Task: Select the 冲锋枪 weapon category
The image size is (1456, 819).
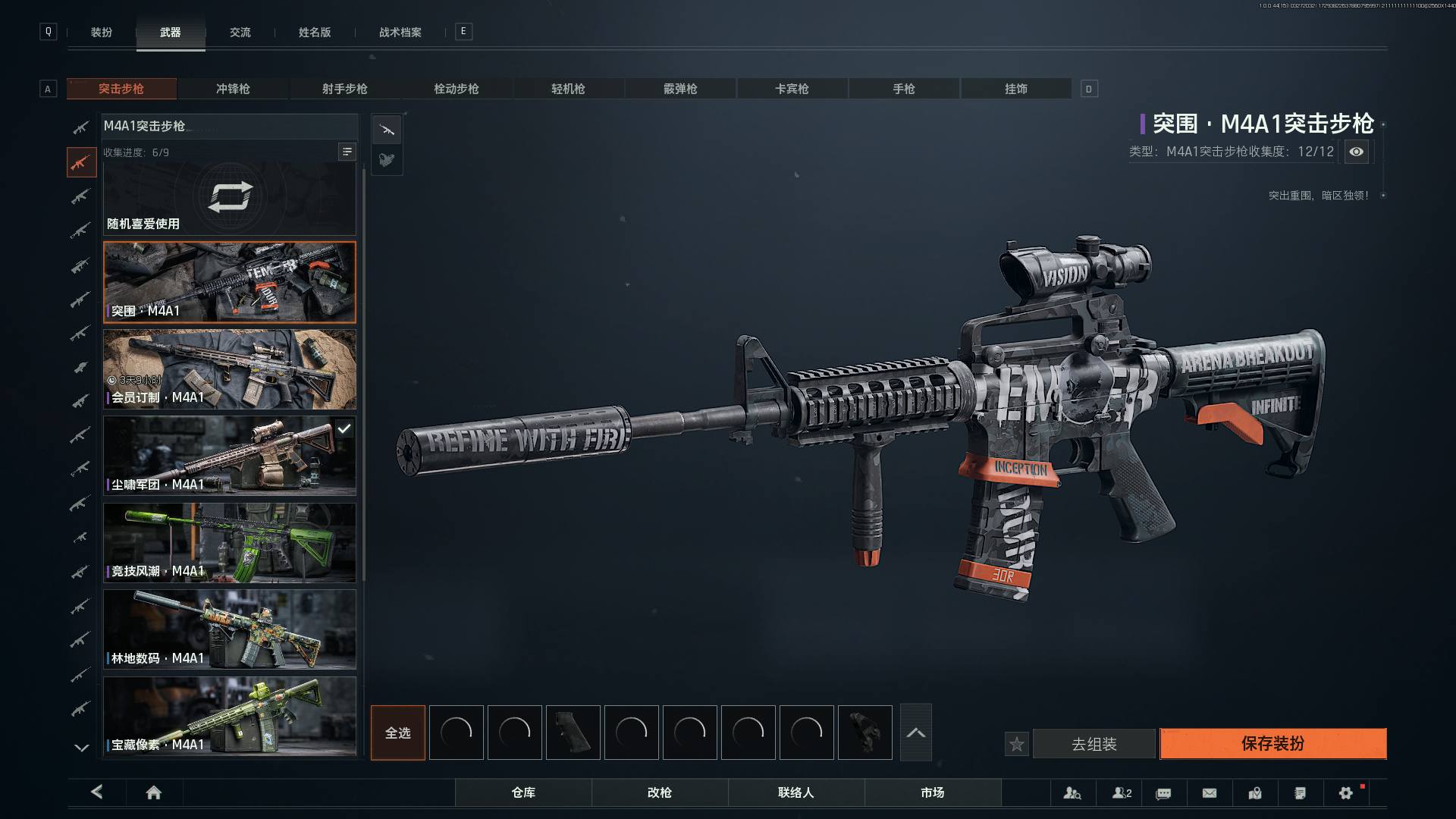Action: [233, 89]
